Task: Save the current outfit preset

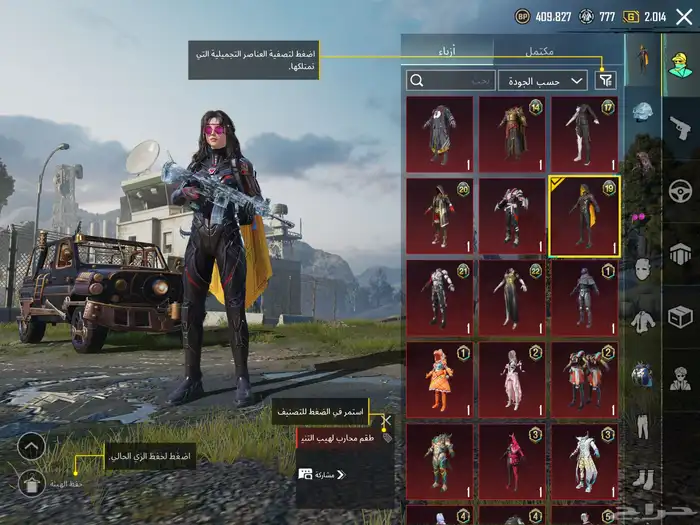Action: (x=31, y=484)
